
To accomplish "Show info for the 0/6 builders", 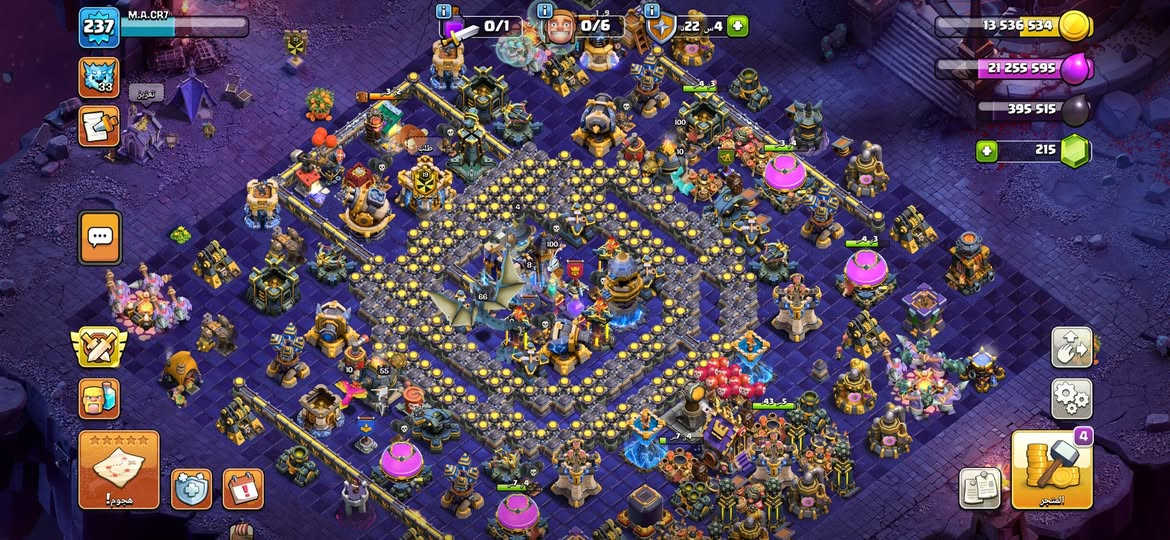I will [545, 10].
